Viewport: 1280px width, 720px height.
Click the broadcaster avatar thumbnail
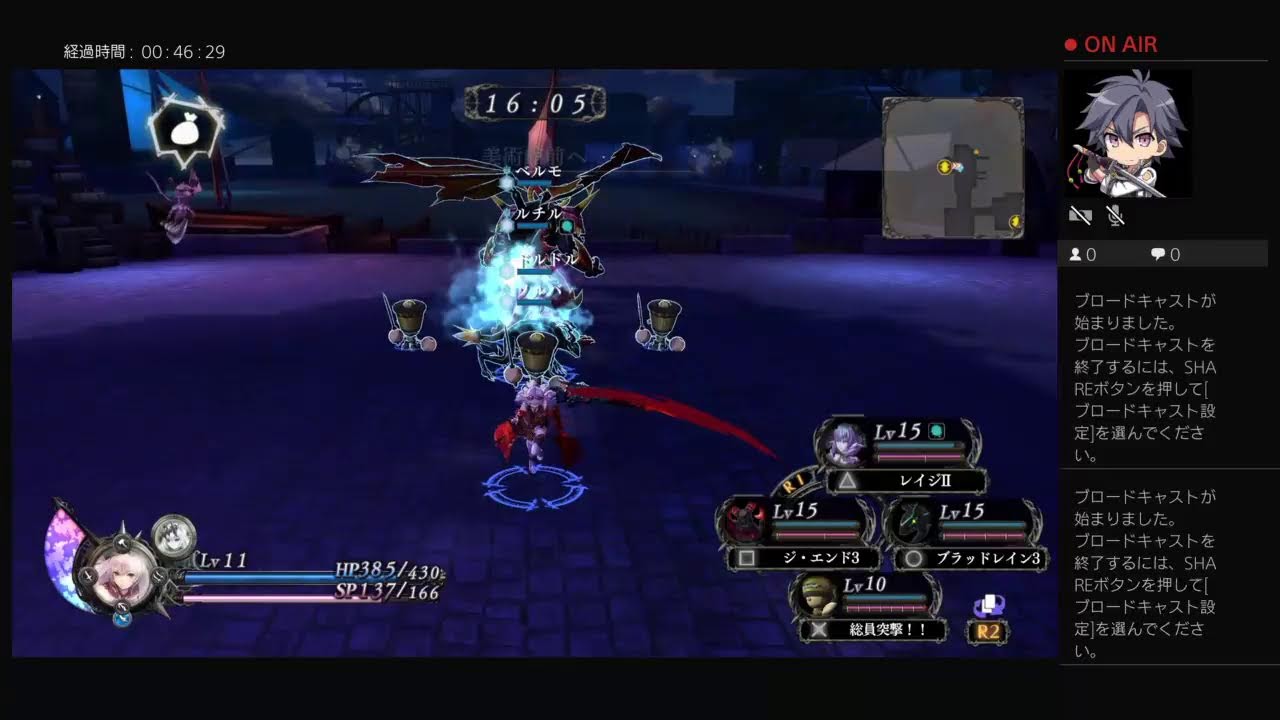(x=1127, y=134)
